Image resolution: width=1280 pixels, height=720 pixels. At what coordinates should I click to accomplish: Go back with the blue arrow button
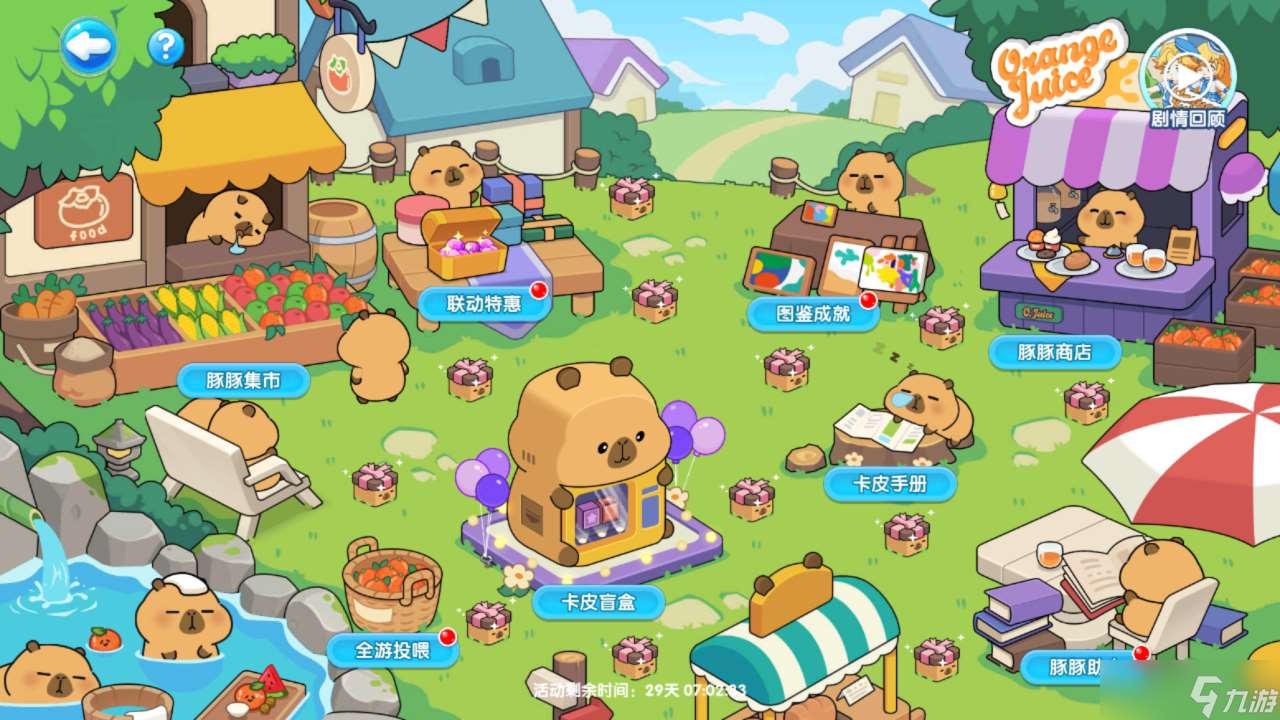point(88,45)
